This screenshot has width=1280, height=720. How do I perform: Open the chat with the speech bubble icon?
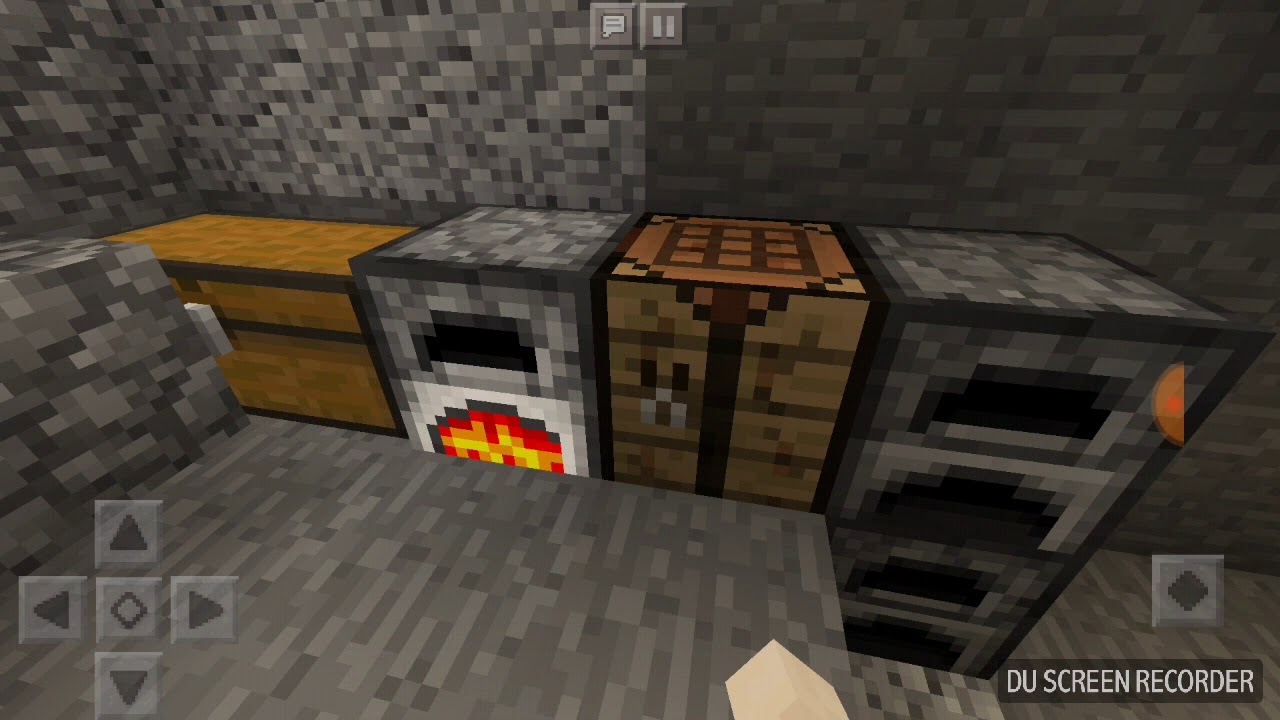pos(614,27)
